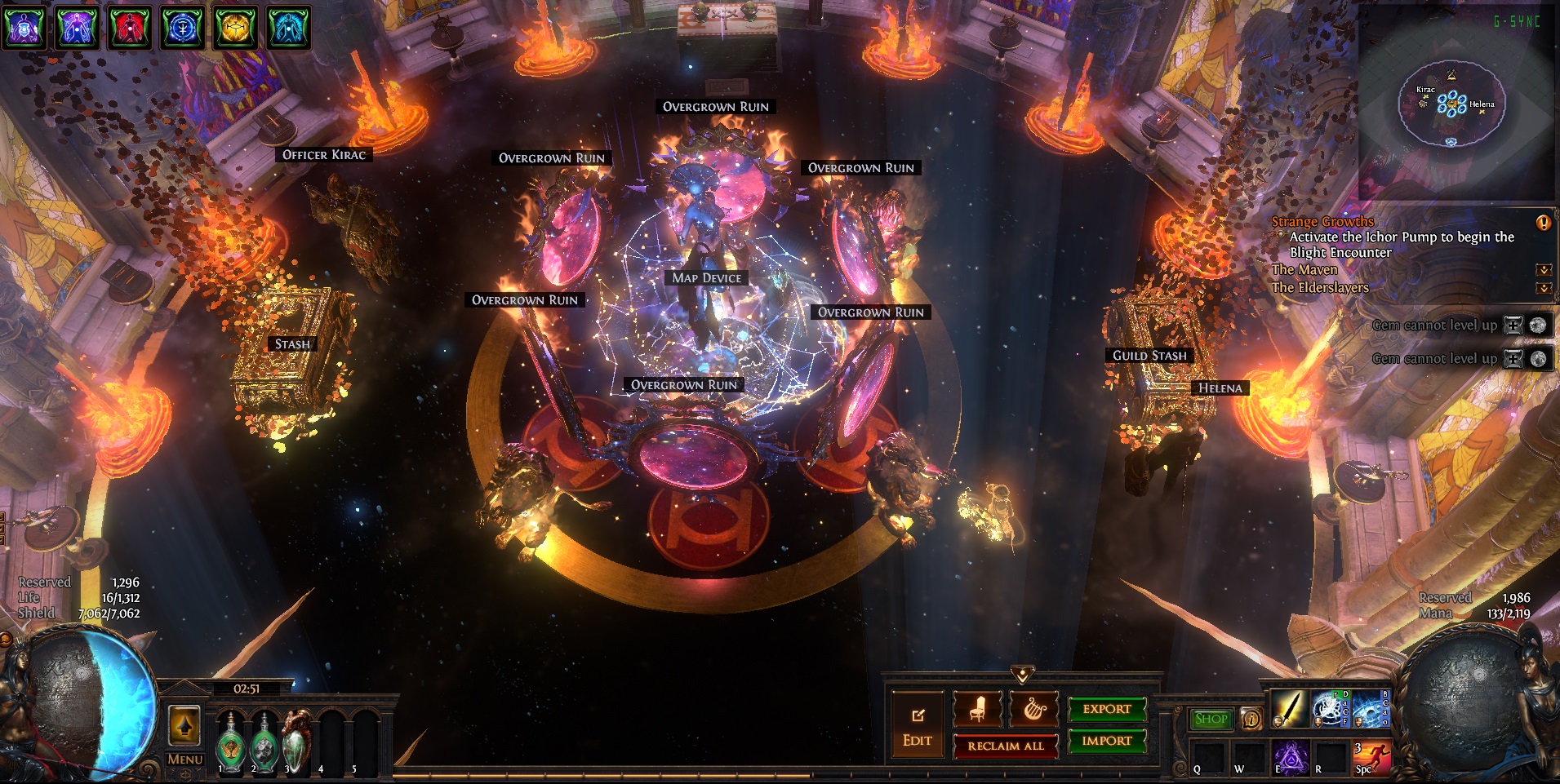This screenshot has height=784, width=1560.
Task: Open the Menu button
Action: coord(184,760)
